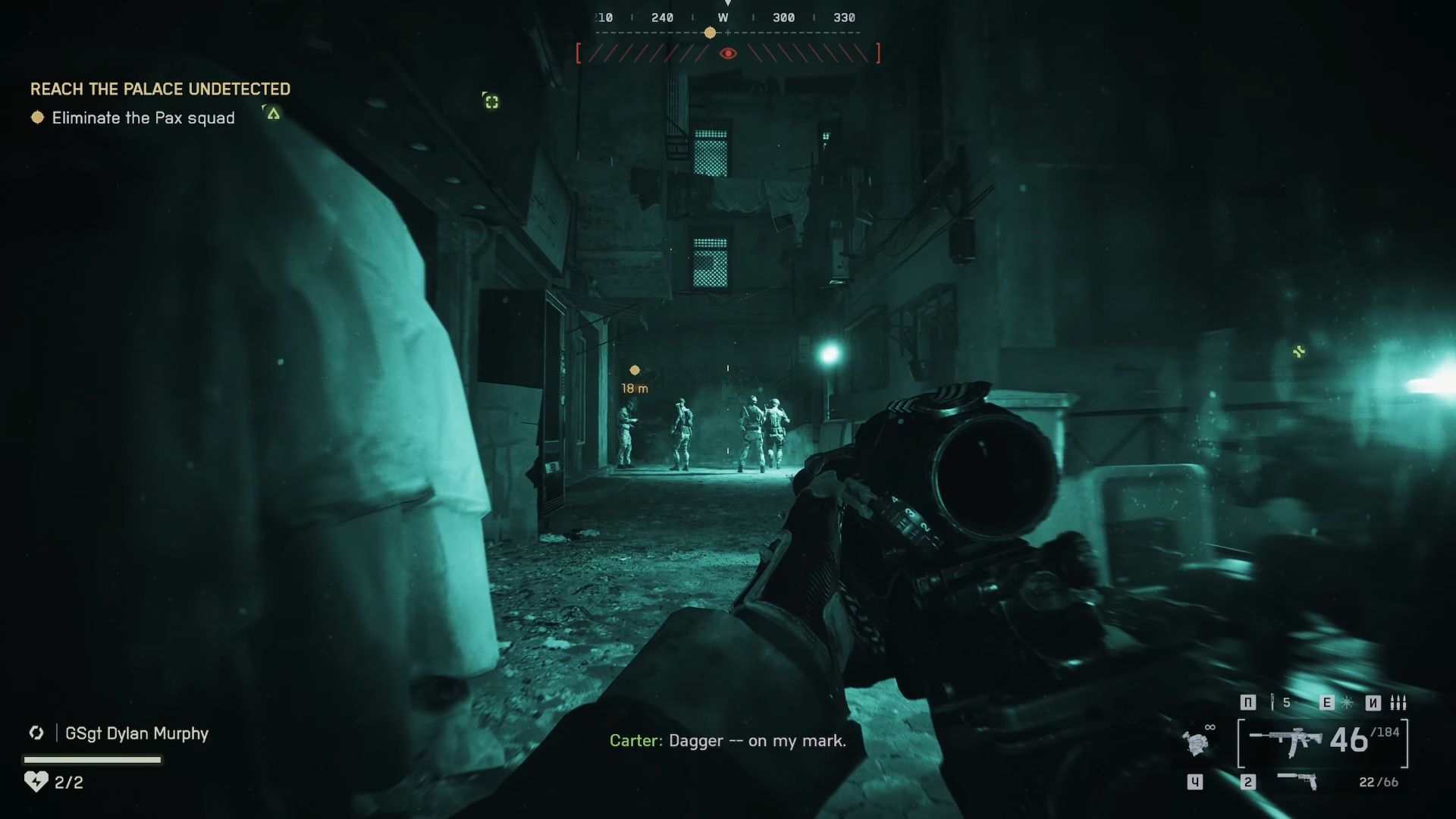Activate the starburst flash gadget icon
Screen dimensions: 1456x819
[1348, 702]
